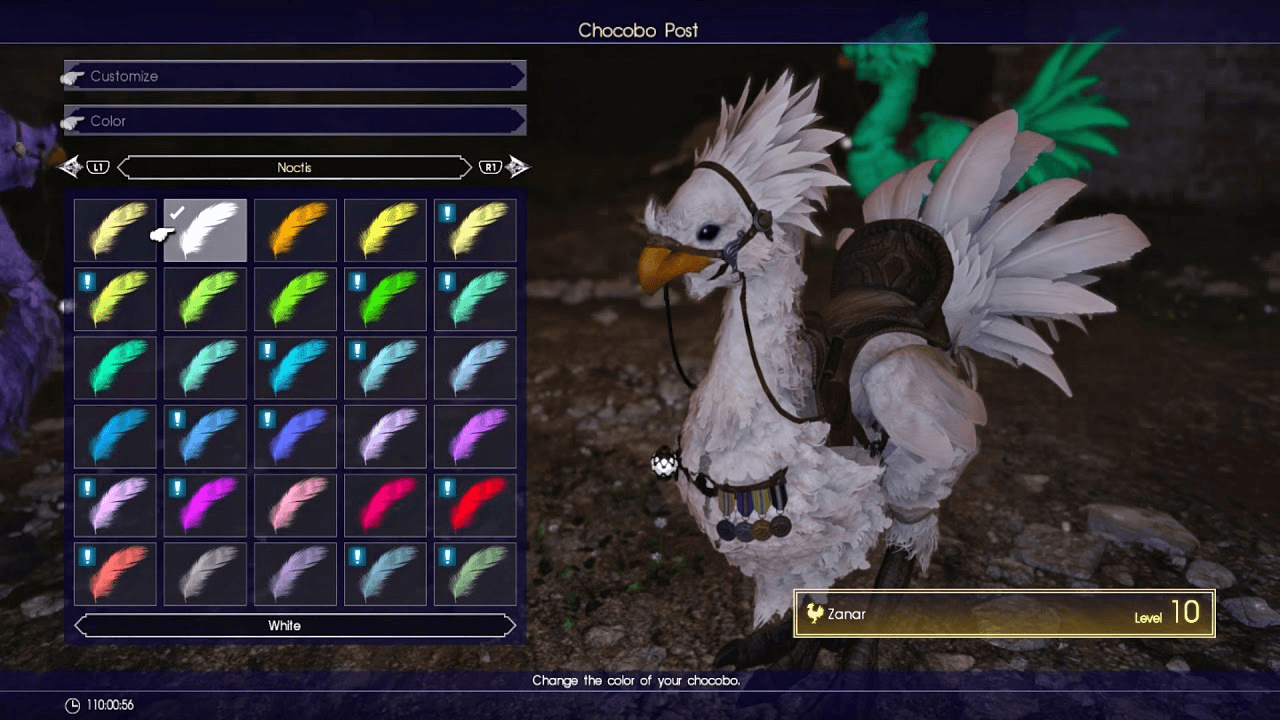Select the Zanar chocobo name panel
The height and width of the screenshot is (720, 1280).
pyautogui.click(x=1004, y=613)
